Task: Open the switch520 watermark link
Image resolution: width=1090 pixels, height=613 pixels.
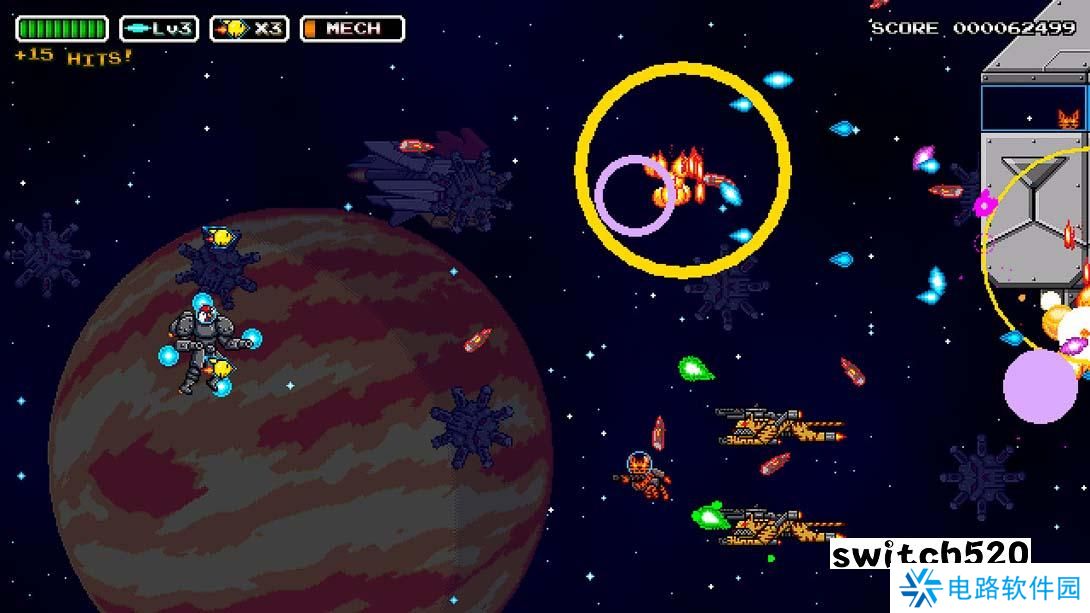Action: tap(930, 555)
